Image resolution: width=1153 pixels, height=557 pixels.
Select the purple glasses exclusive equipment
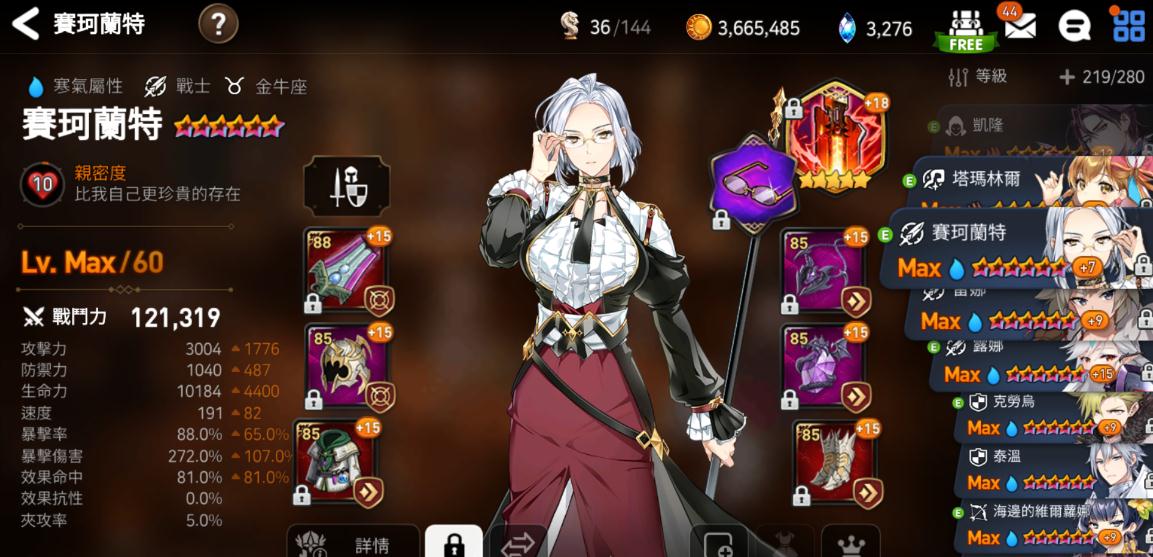751,182
